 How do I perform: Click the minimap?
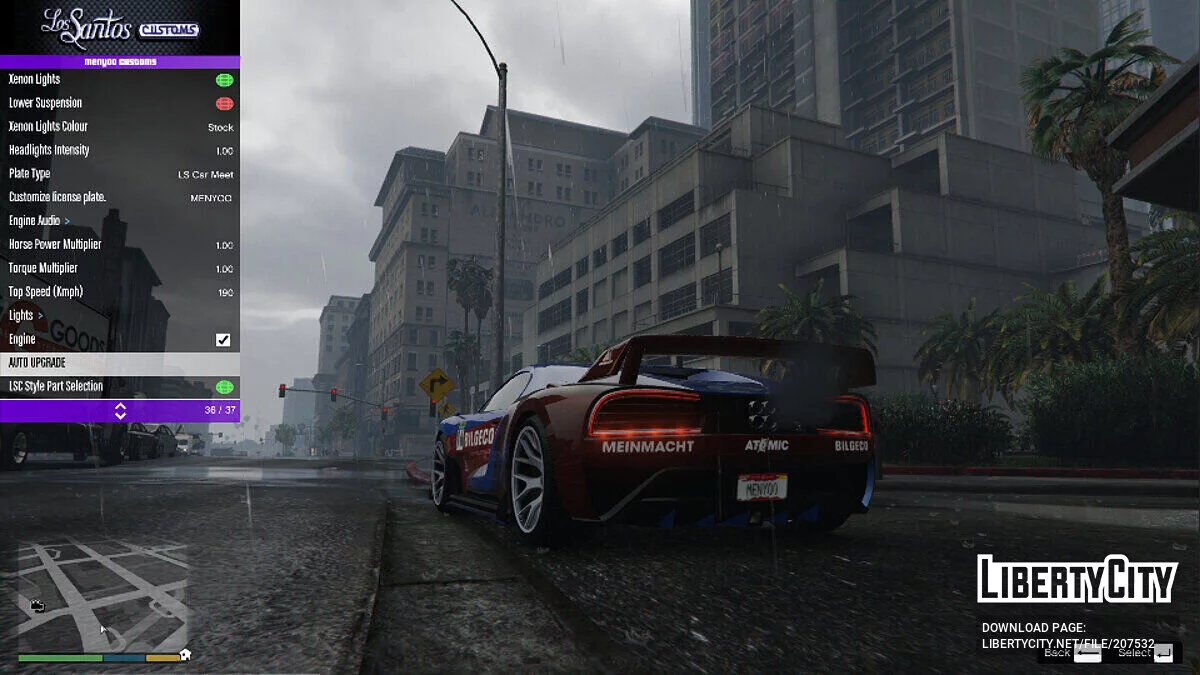tap(102, 596)
